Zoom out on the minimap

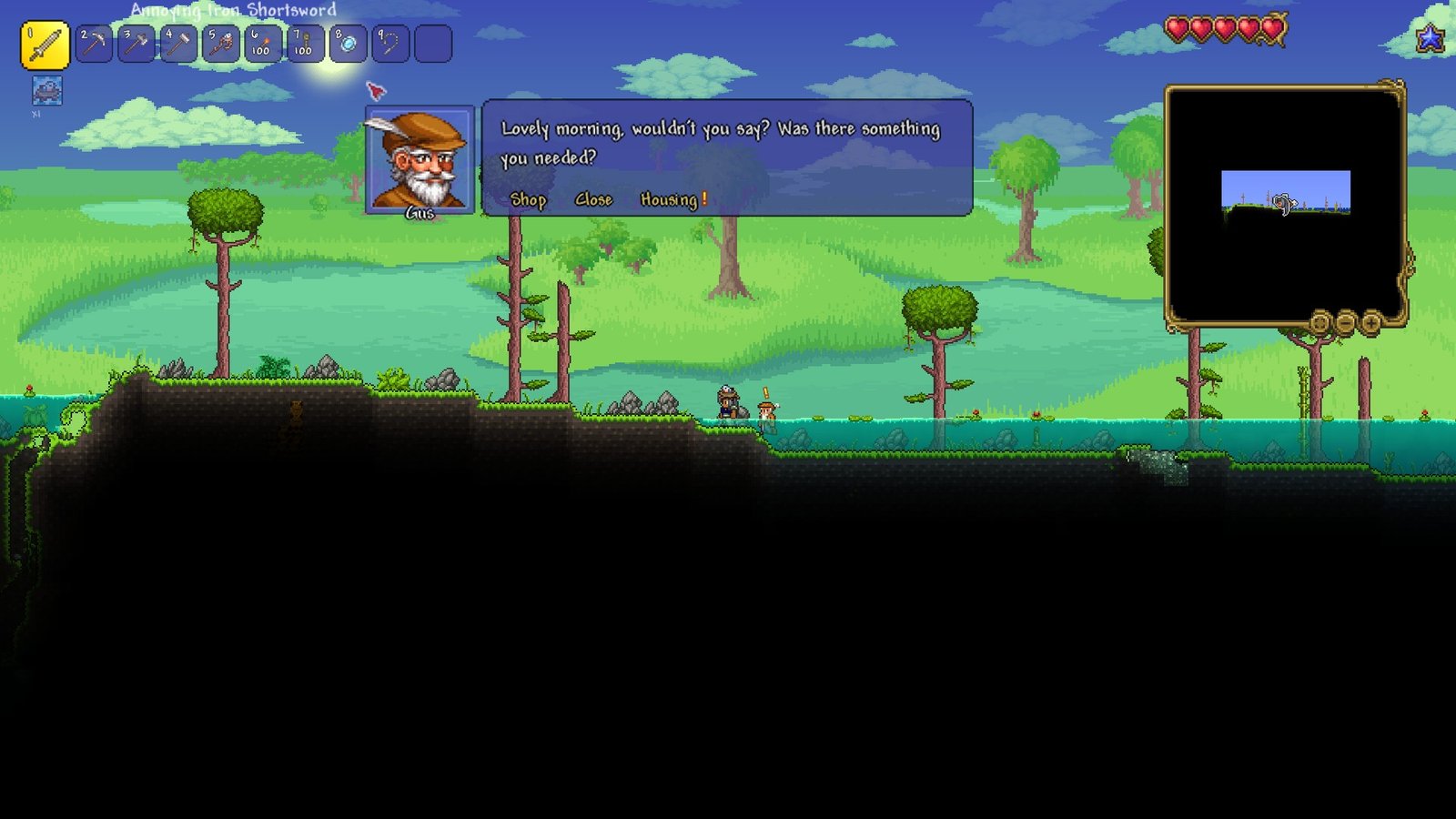tap(1344, 323)
